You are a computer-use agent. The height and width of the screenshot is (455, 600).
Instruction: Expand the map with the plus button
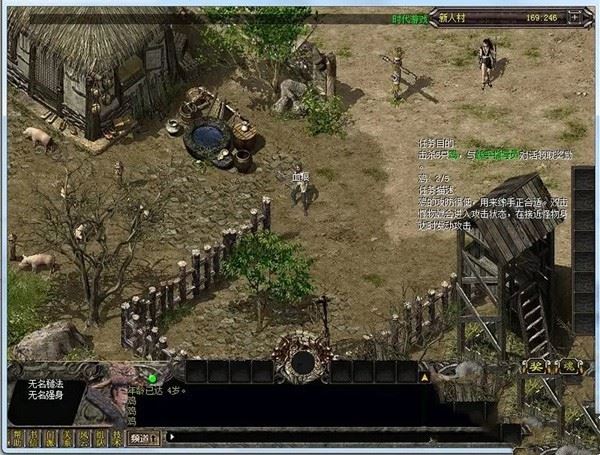(574, 17)
